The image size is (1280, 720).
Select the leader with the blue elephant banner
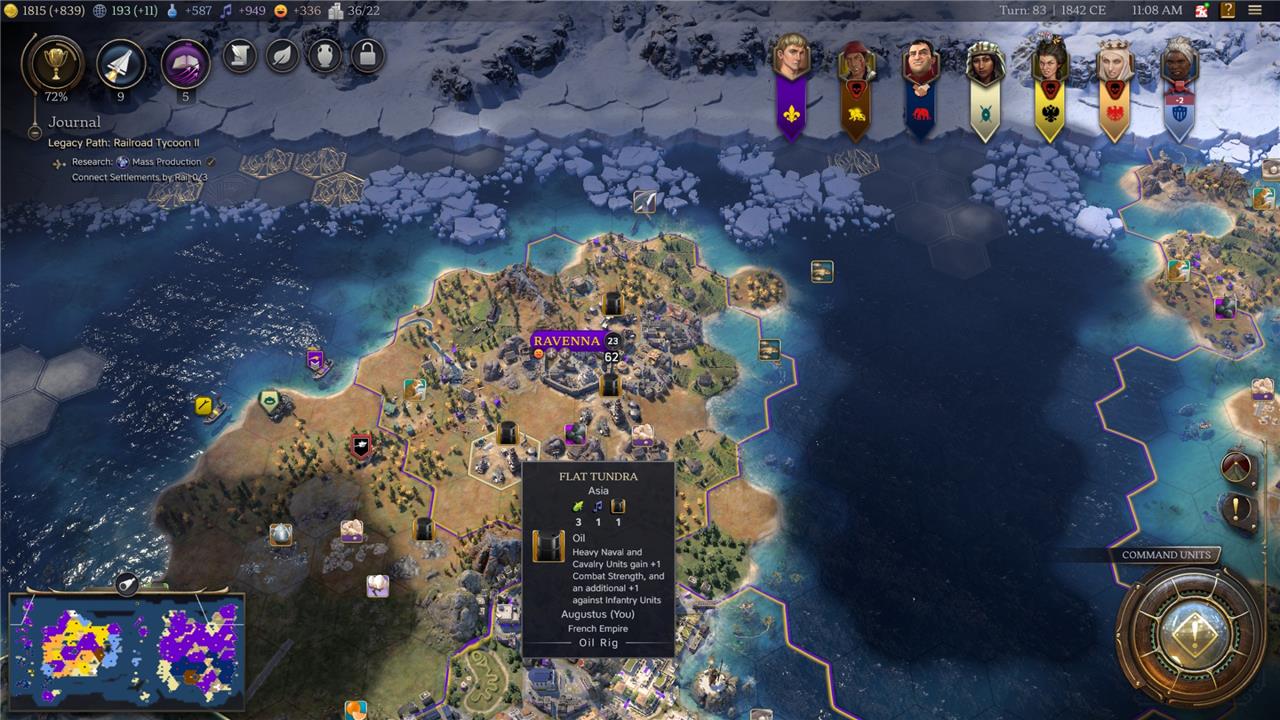(x=920, y=90)
